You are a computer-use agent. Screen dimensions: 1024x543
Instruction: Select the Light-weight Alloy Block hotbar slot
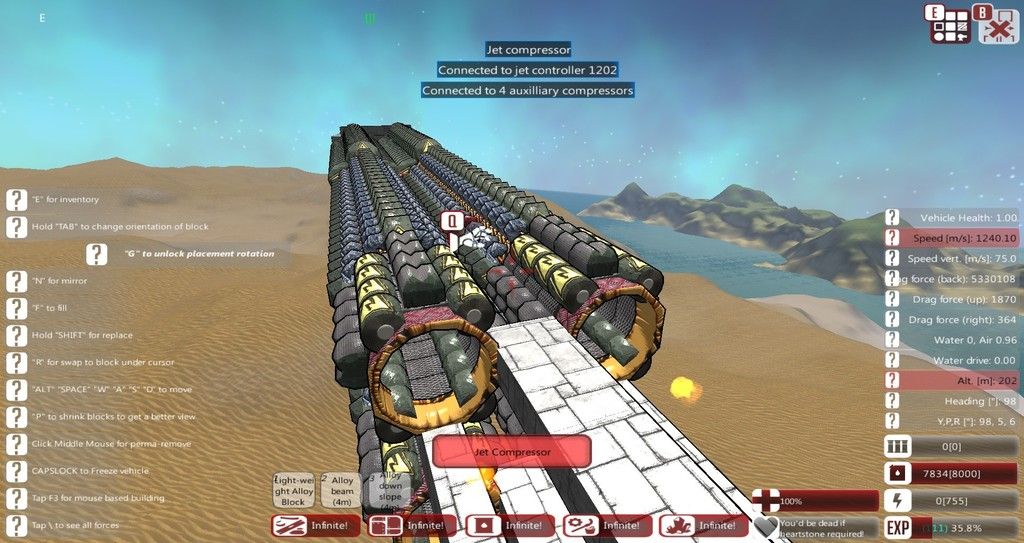point(293,490)
